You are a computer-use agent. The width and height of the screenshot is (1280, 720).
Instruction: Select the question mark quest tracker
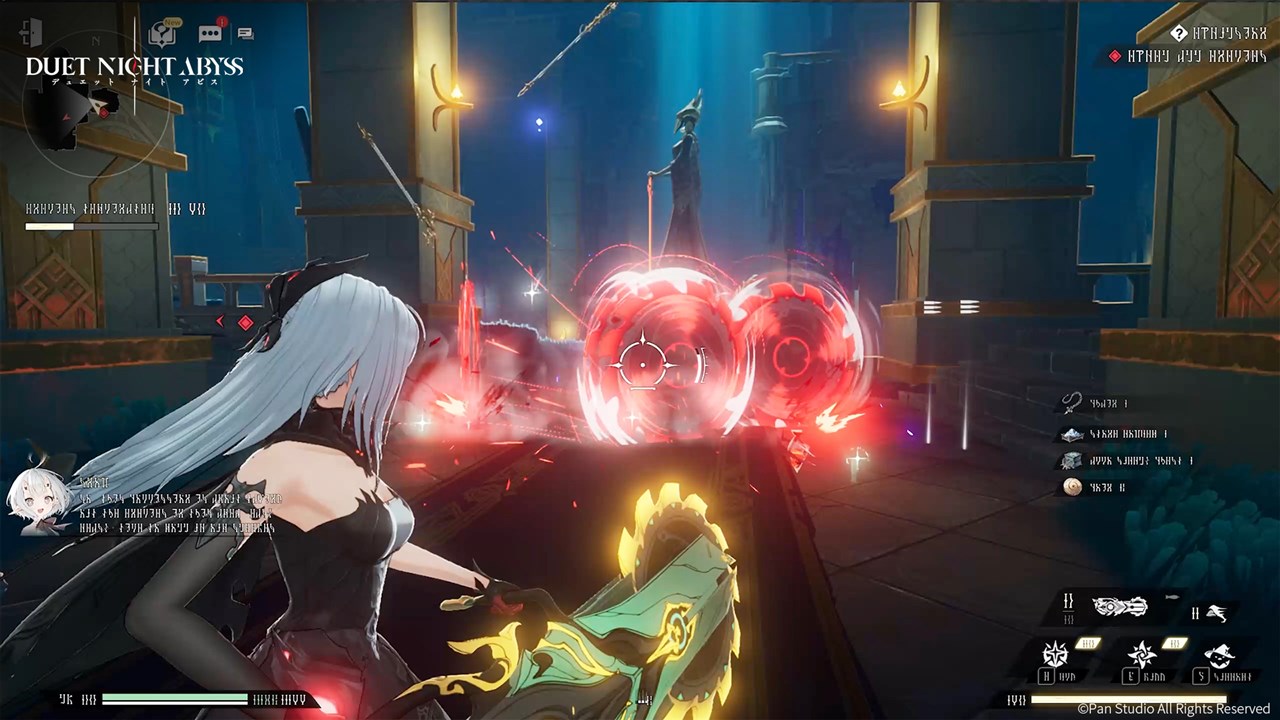click(x=1179, y=33)
